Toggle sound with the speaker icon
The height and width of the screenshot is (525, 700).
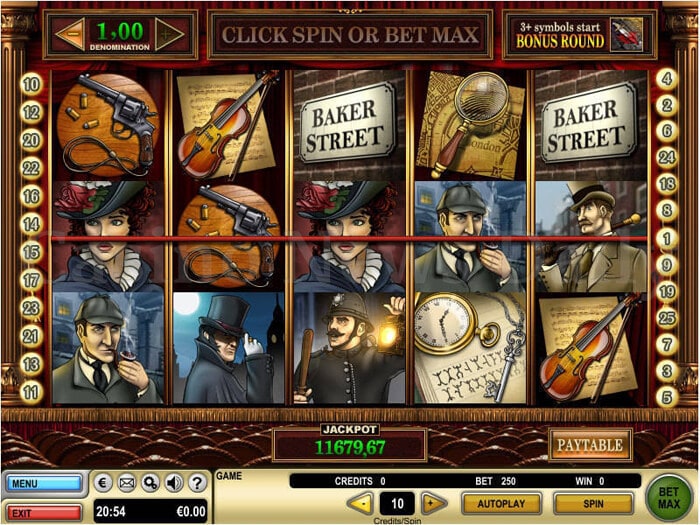(x=174, y=484)
